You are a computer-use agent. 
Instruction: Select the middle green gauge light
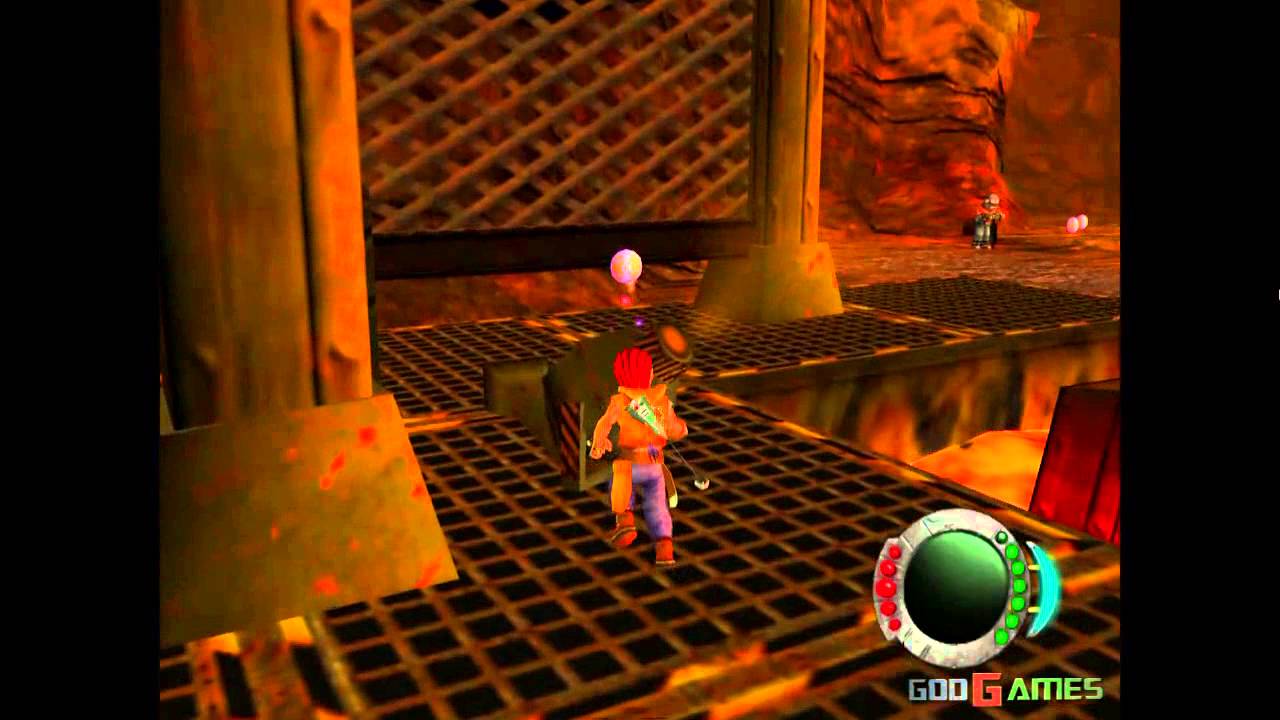coord(1019,585)
